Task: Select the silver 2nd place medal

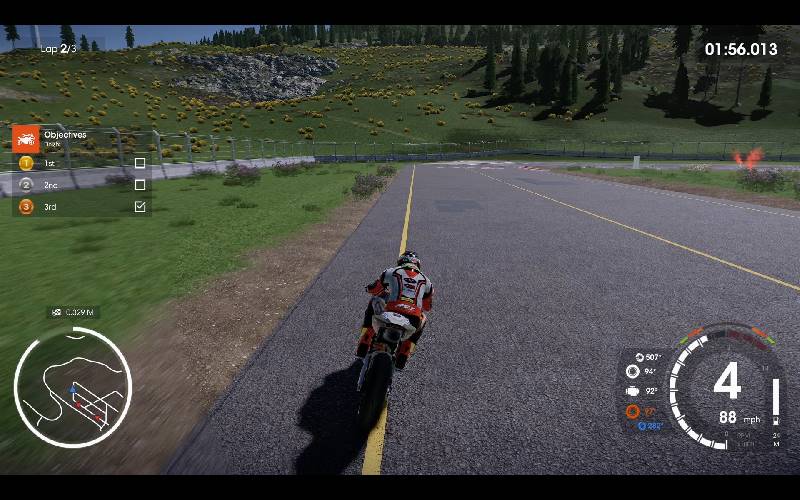Action: pos(26,185)
